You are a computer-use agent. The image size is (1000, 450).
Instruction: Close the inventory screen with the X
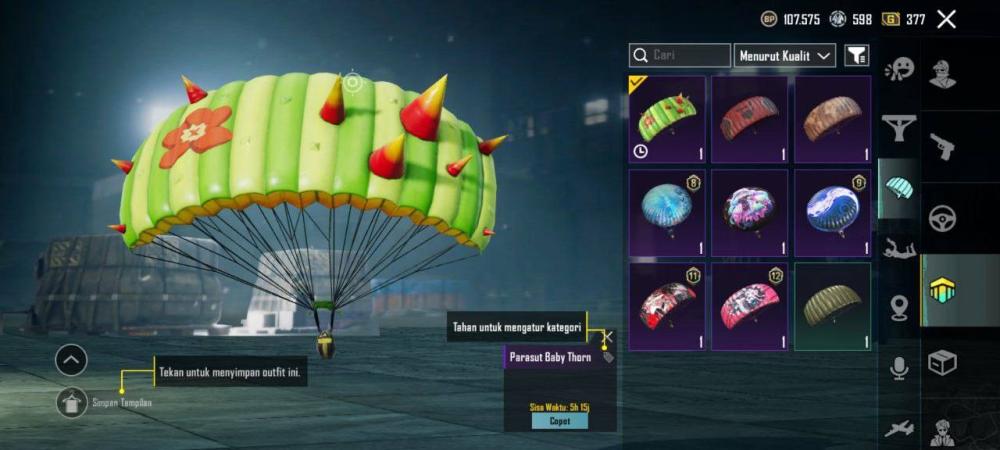point(946,19)
